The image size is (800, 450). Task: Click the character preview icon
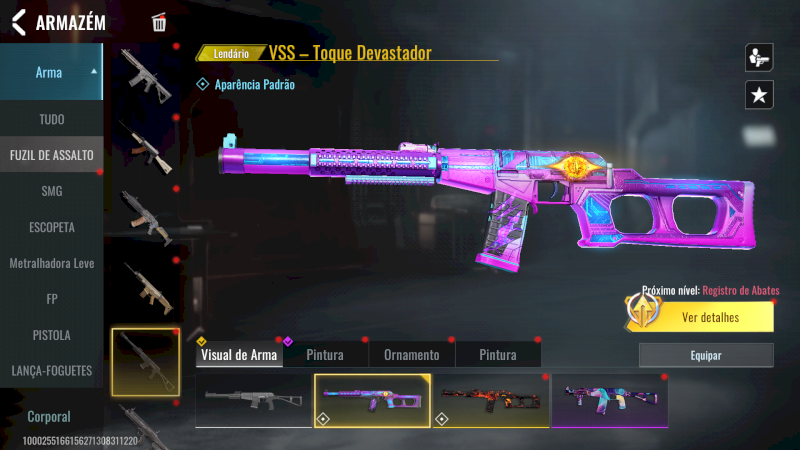pyautogui.click(x=759, y=57)
